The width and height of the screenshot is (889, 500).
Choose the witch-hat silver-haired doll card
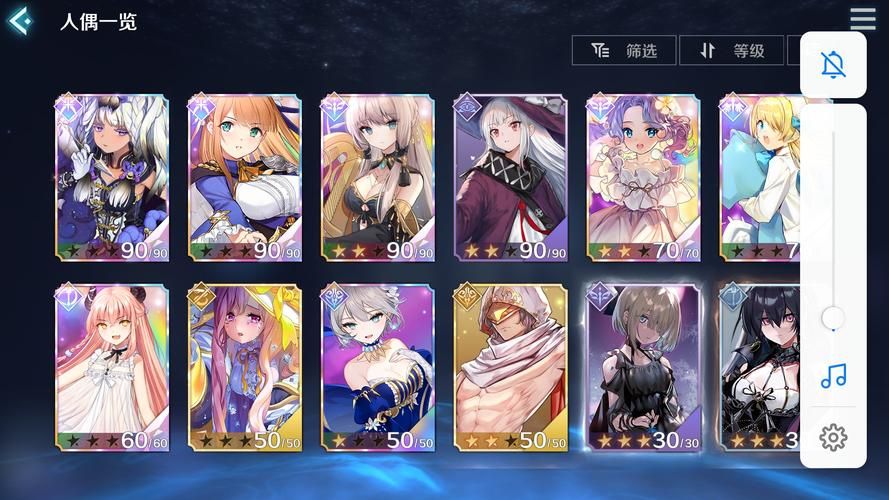tap(510, 178)
